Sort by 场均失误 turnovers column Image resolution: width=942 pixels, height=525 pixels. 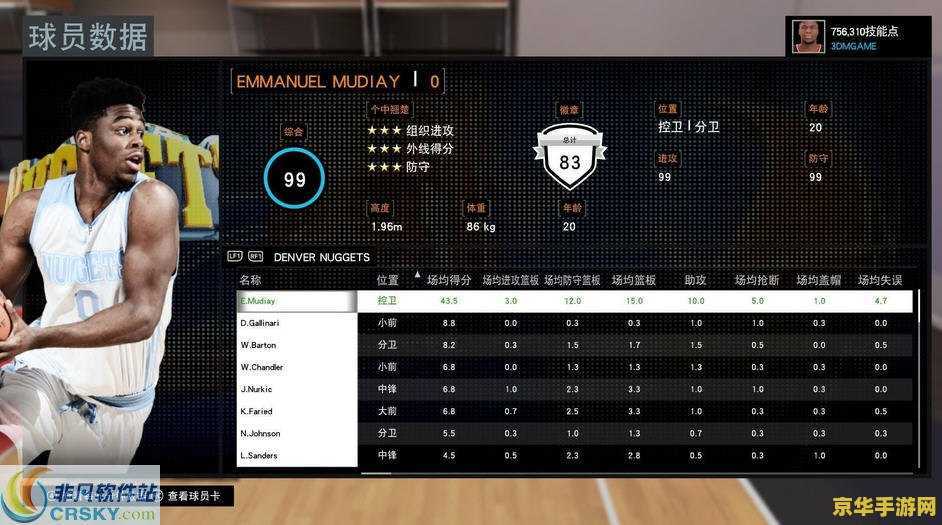click(880, 280)
